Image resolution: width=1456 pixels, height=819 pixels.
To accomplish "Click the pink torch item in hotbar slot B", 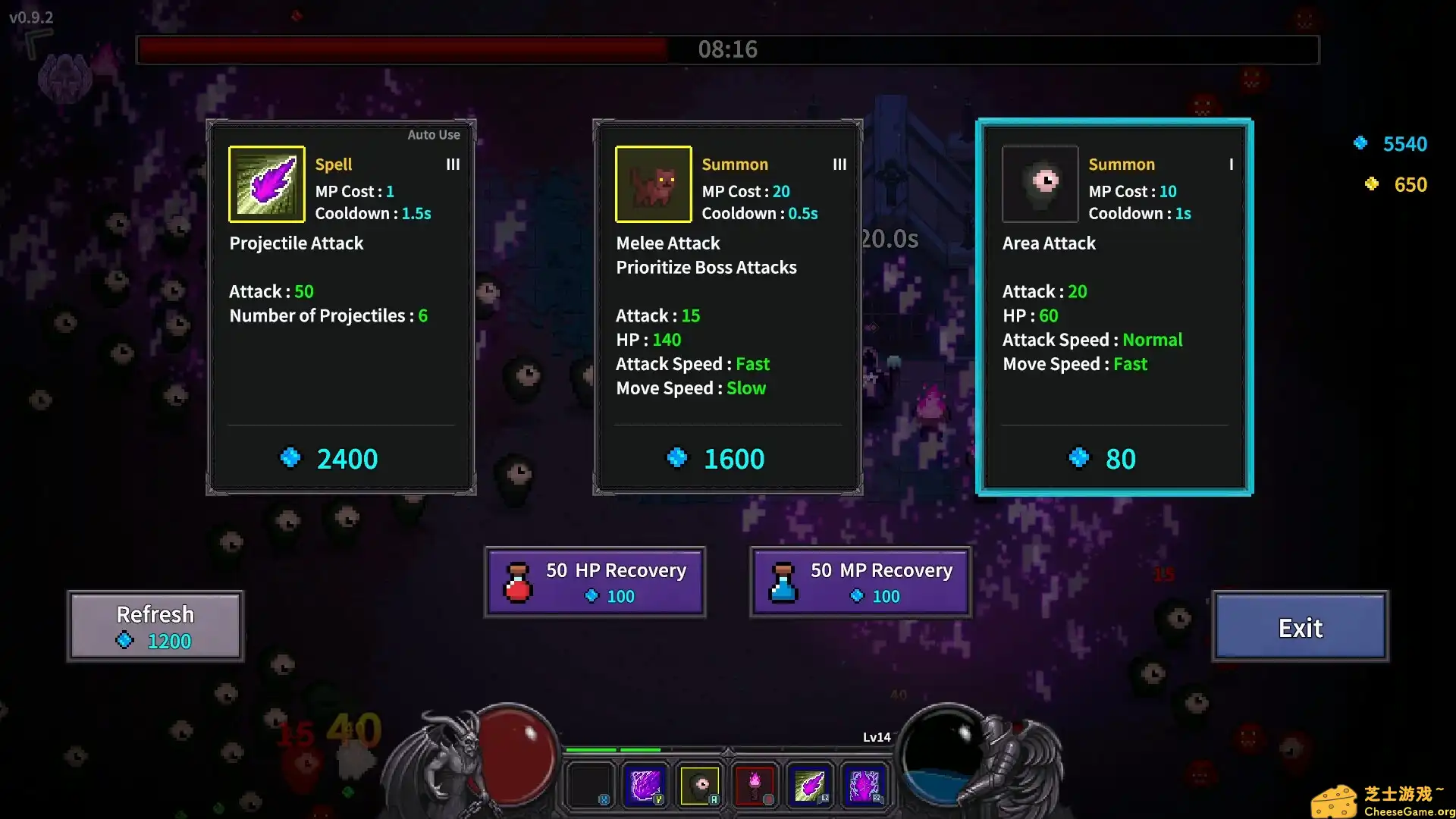I will click(x=756, y=785).
